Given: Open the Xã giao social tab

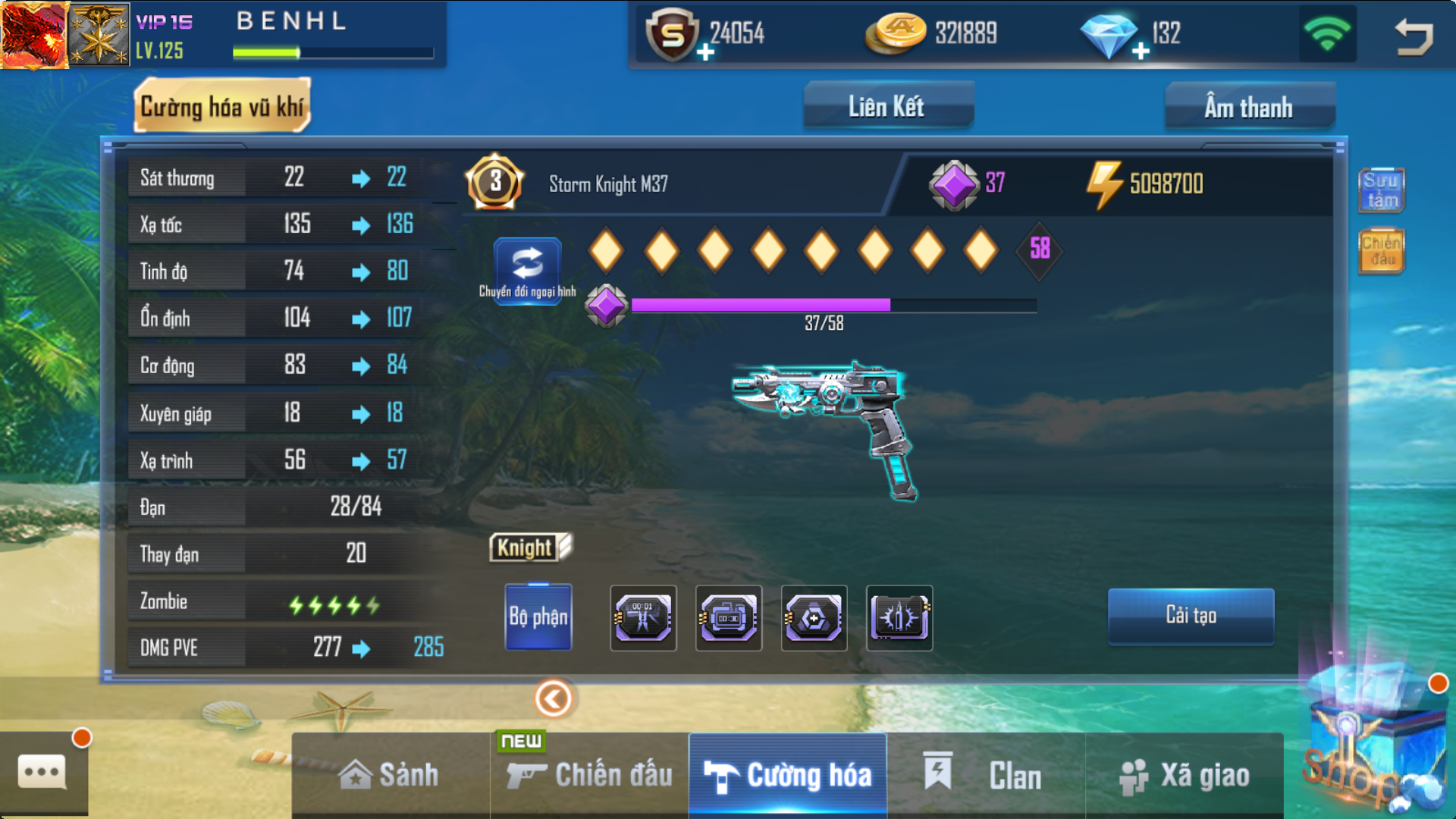Looking at the screenshot, I should tap(1185, 775).
